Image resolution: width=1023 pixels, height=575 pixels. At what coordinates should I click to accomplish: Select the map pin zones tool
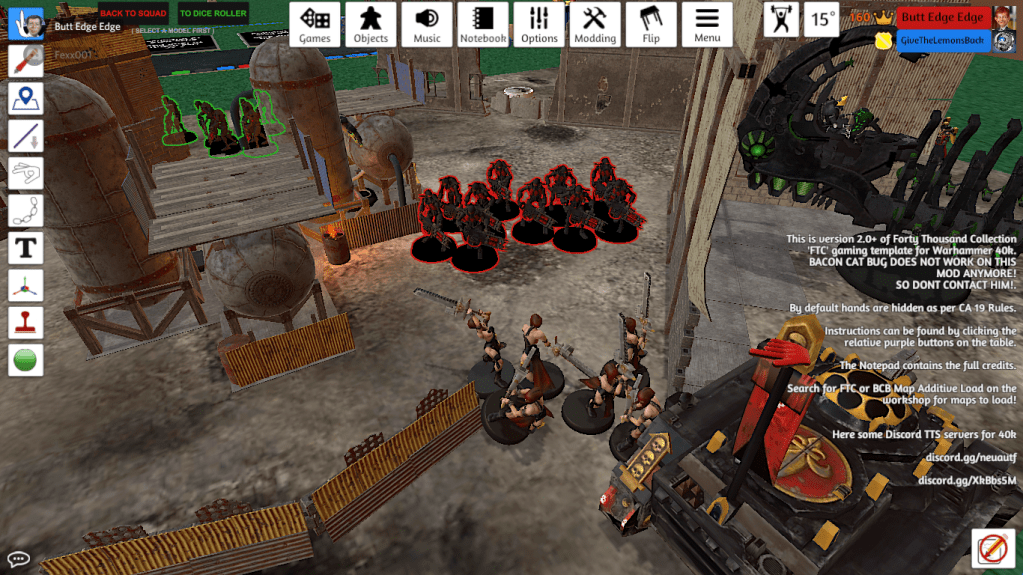click(x=25, y=98)
